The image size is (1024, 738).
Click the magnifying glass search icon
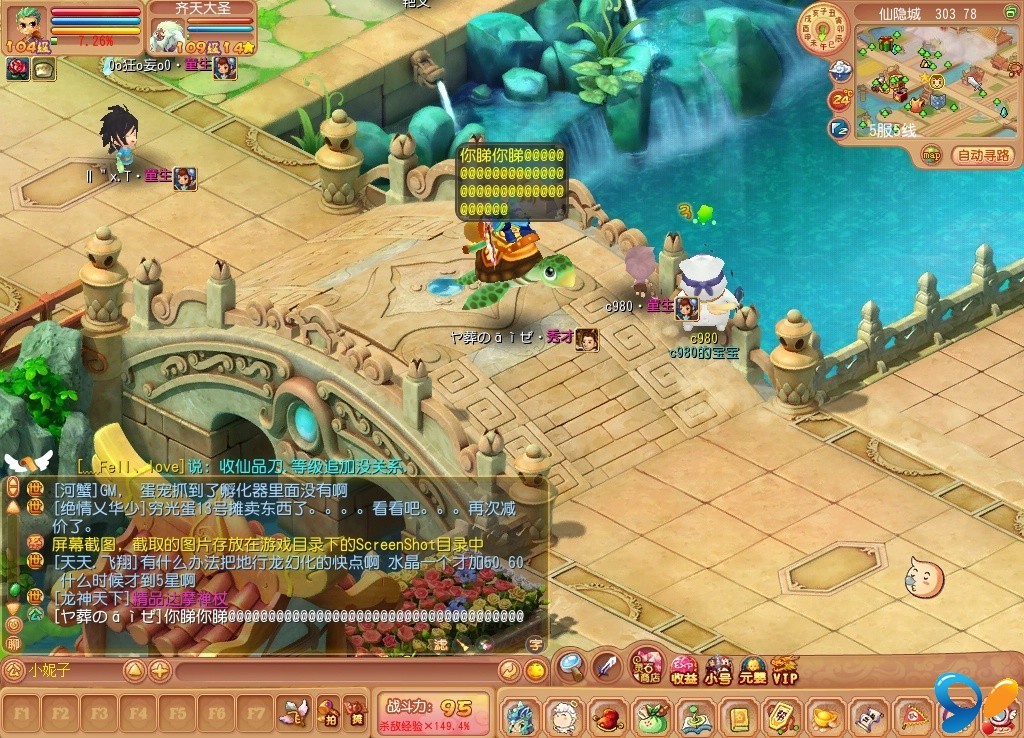tap(570, 665)
